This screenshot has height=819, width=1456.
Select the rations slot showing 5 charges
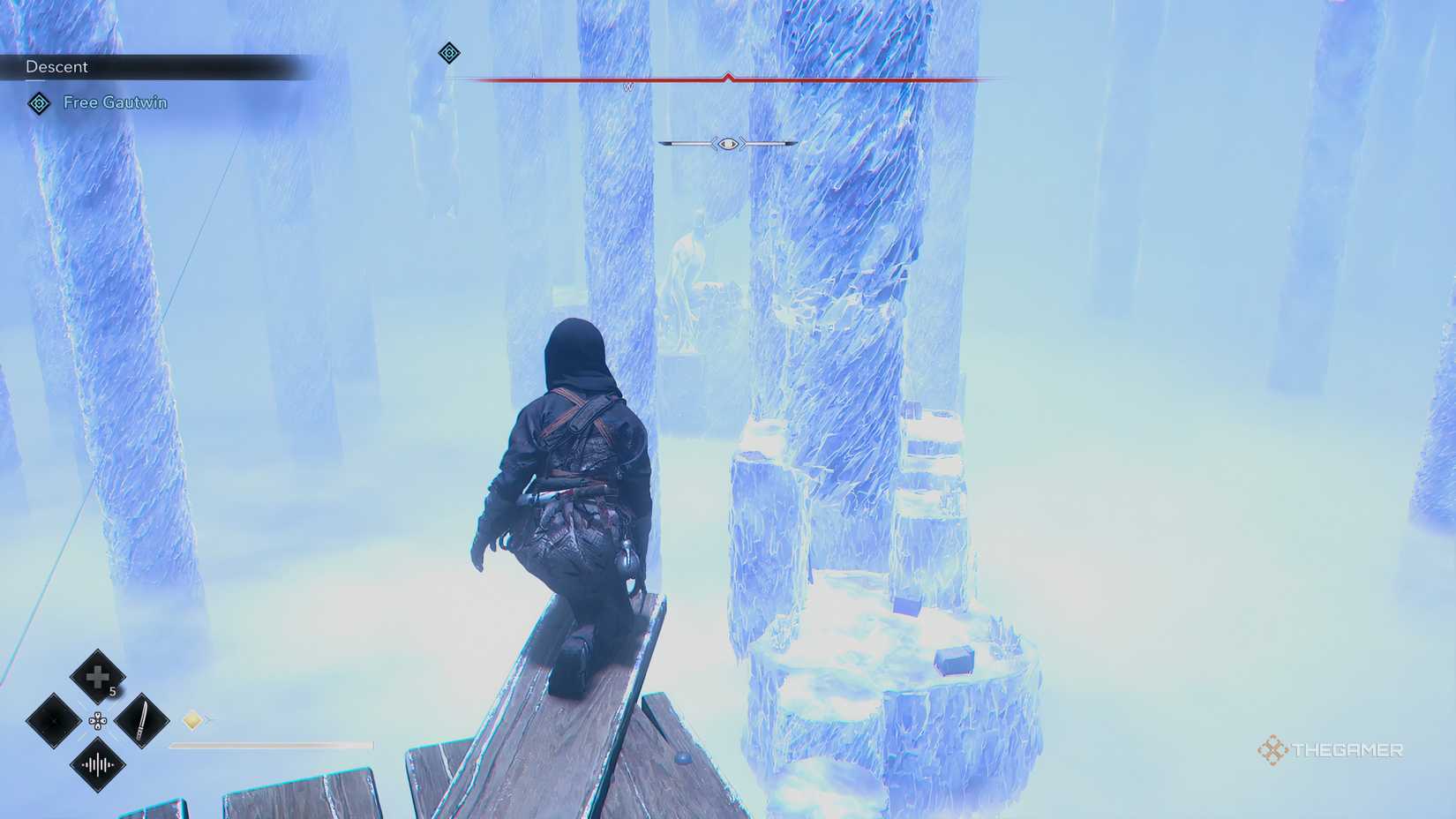coord(97,677)
